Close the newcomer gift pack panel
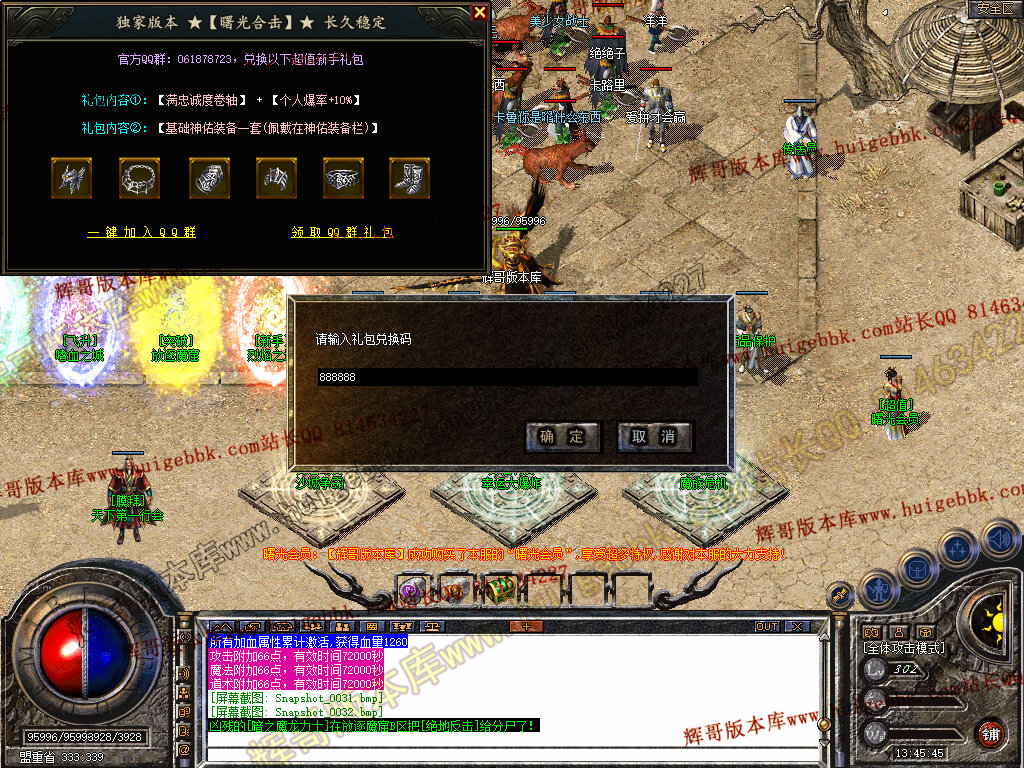This screenshot has height=768, width=1024. [x=480, y=13]
